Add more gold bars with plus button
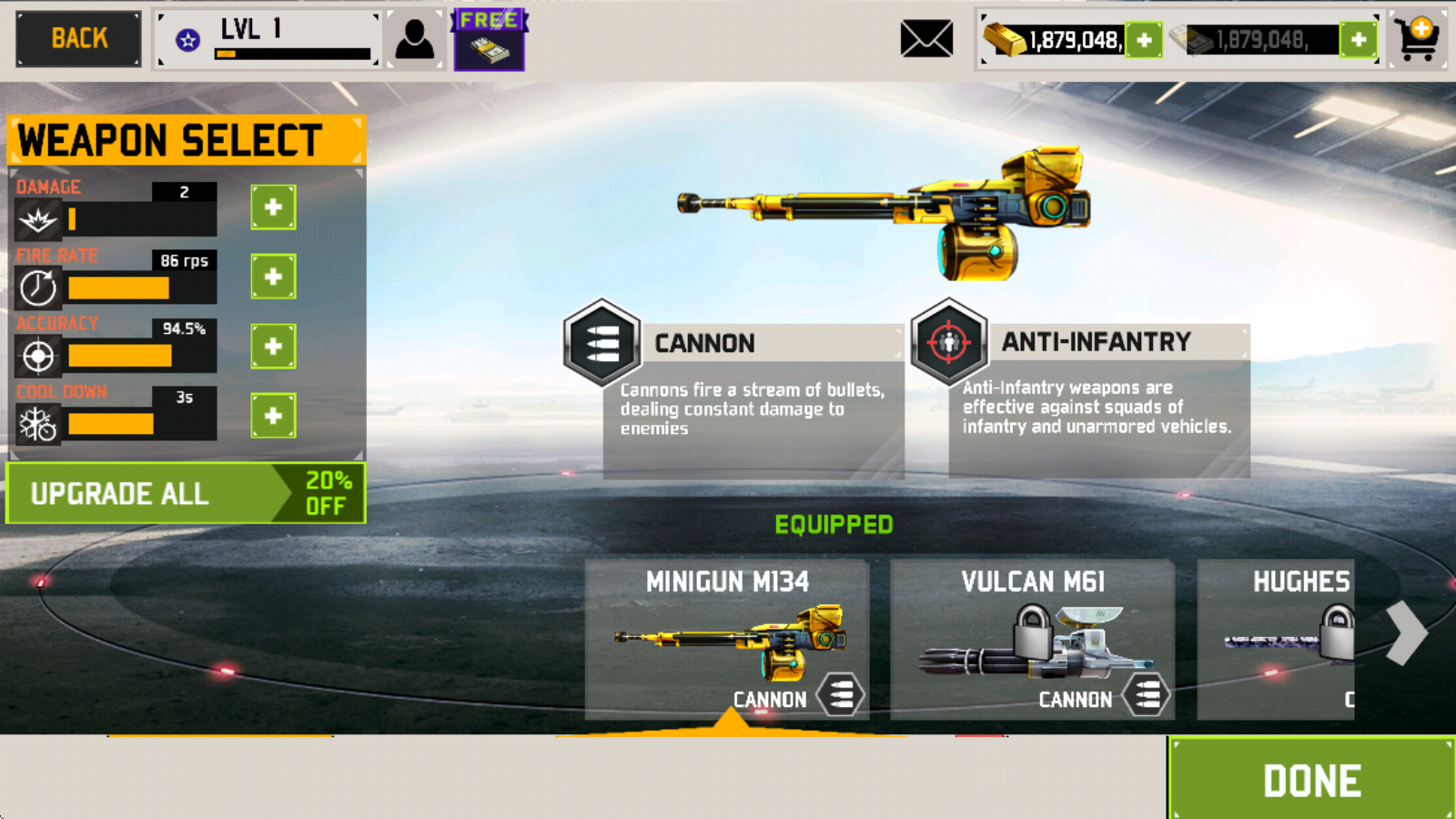This screenshot has width=1456, height=819. (x=1144, y=40)
